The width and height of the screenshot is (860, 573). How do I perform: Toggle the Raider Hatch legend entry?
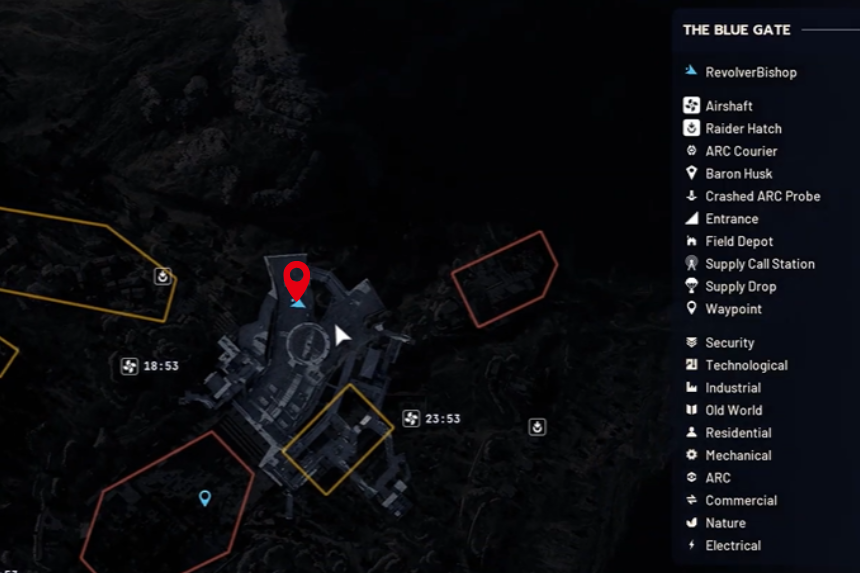pos(743,129)
